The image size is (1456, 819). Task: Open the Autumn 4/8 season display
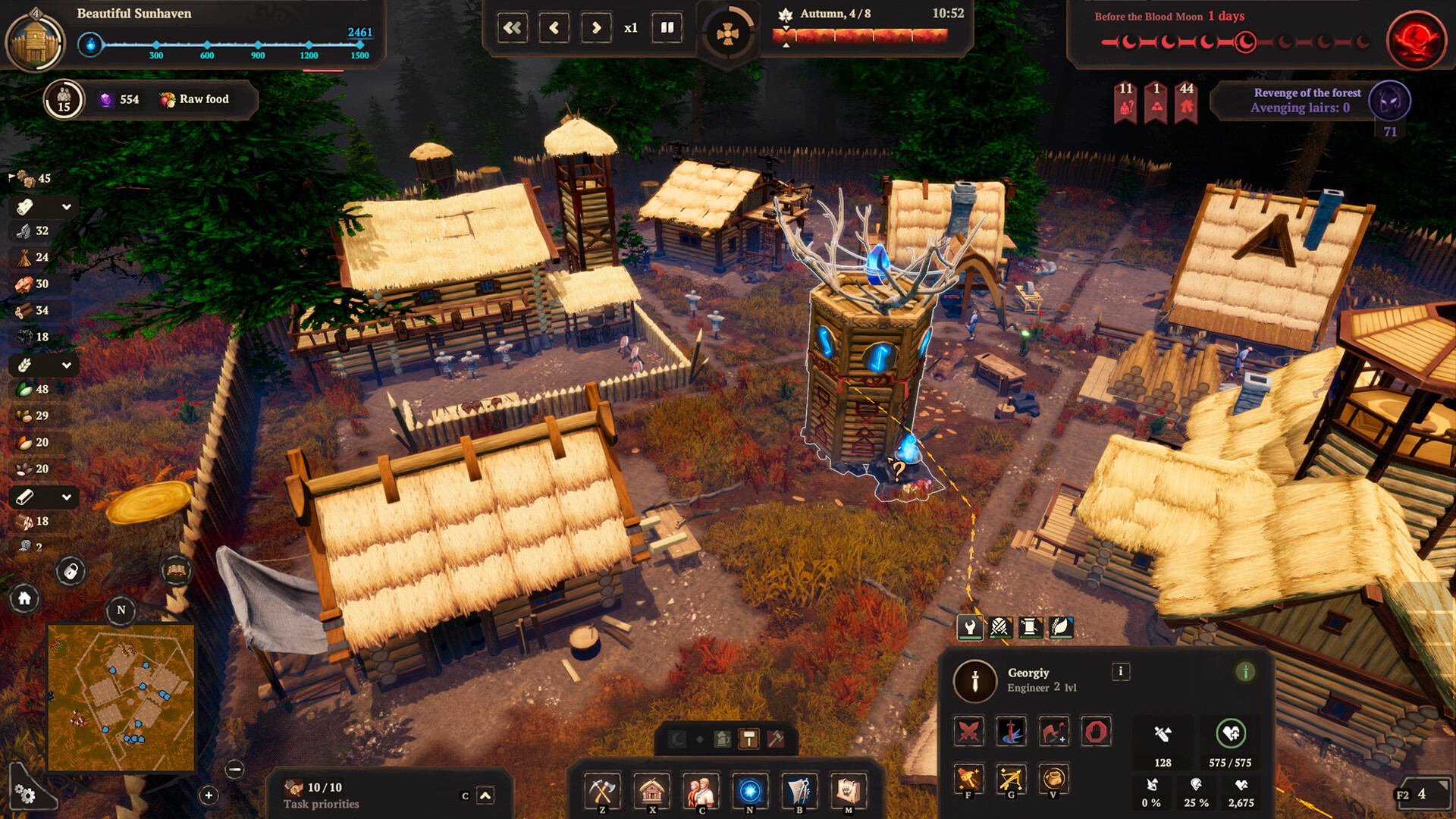(834, 13)
